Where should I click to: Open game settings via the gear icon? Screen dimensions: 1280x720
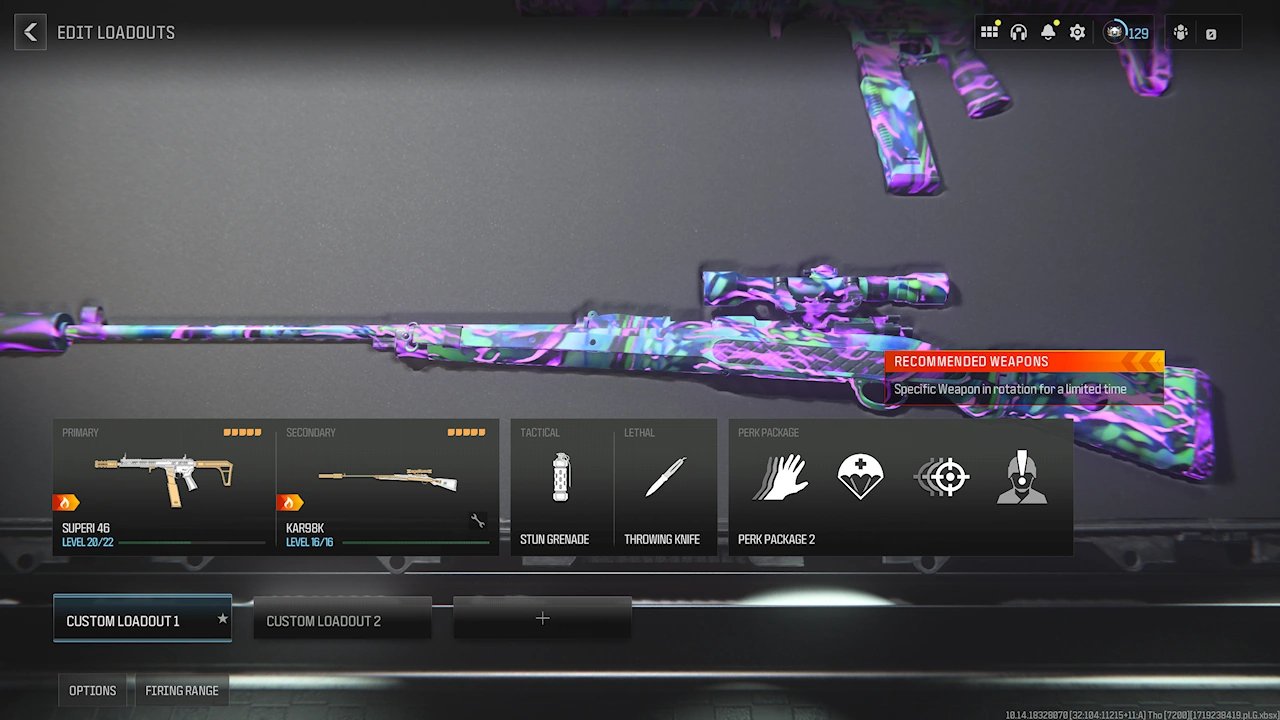coord(1077,31)
